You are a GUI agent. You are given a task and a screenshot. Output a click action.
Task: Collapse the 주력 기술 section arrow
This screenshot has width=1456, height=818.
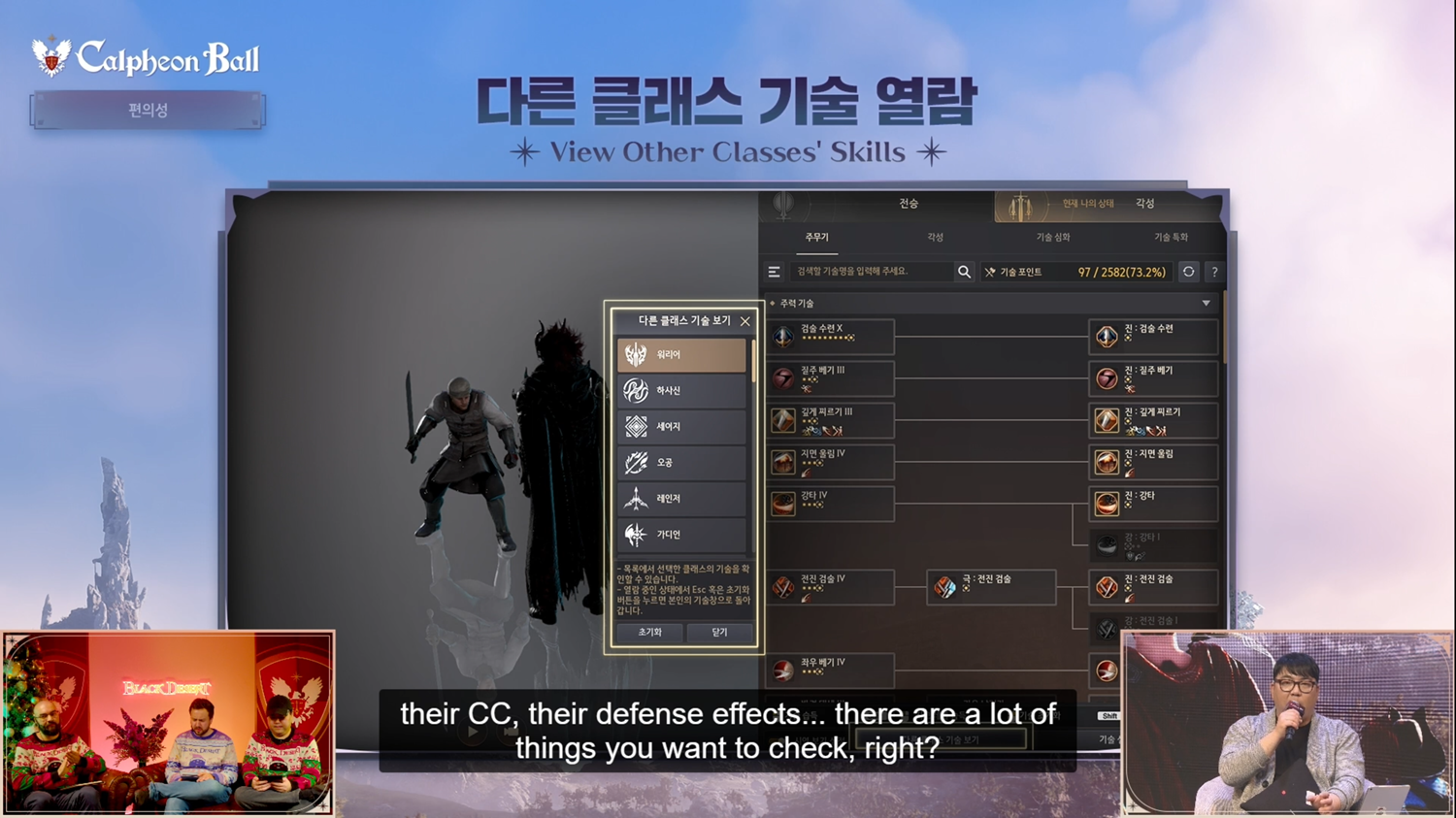click(x=1207, y=302)
